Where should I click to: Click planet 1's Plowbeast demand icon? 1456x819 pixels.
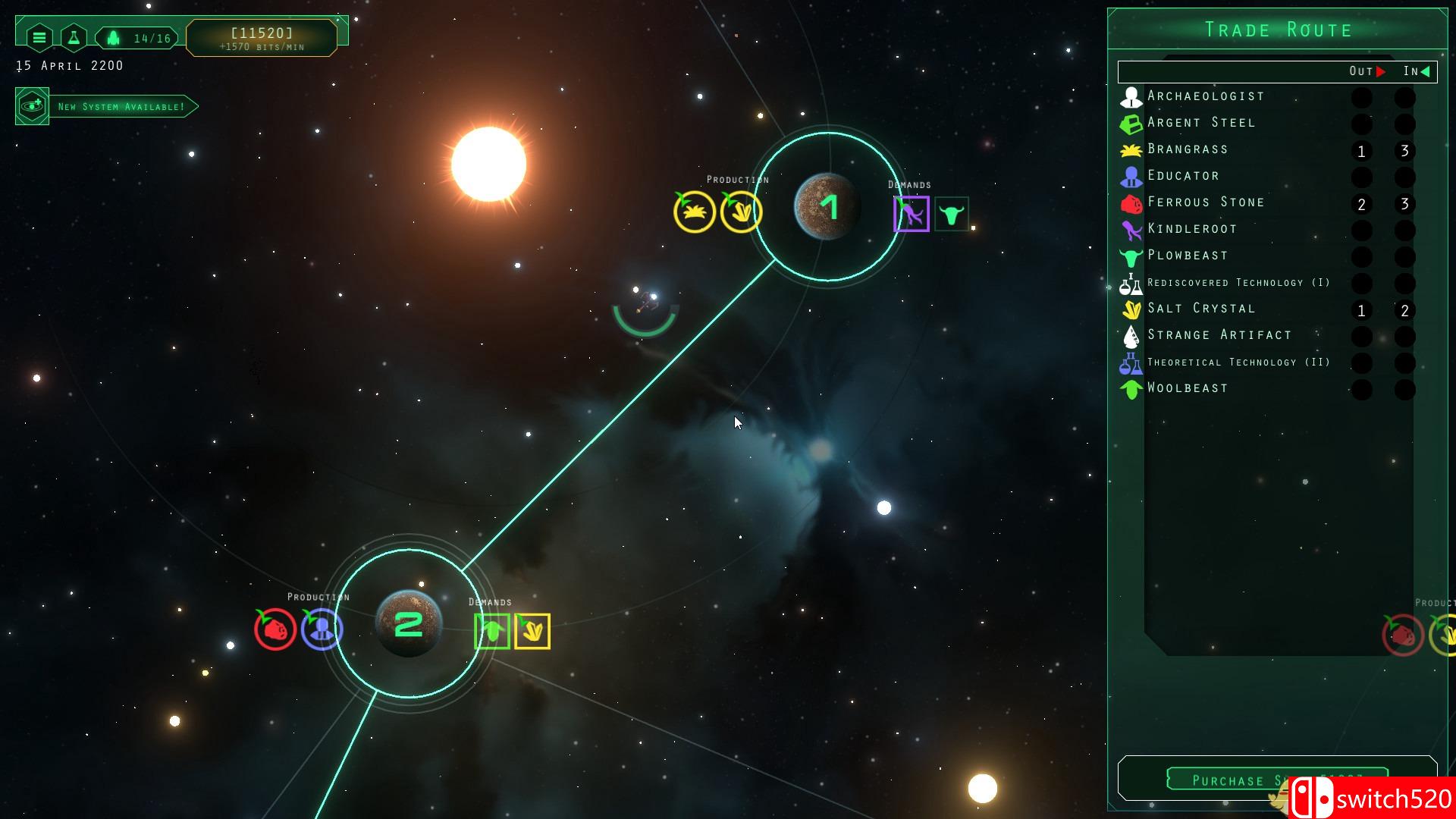click(x=951, y=215)
